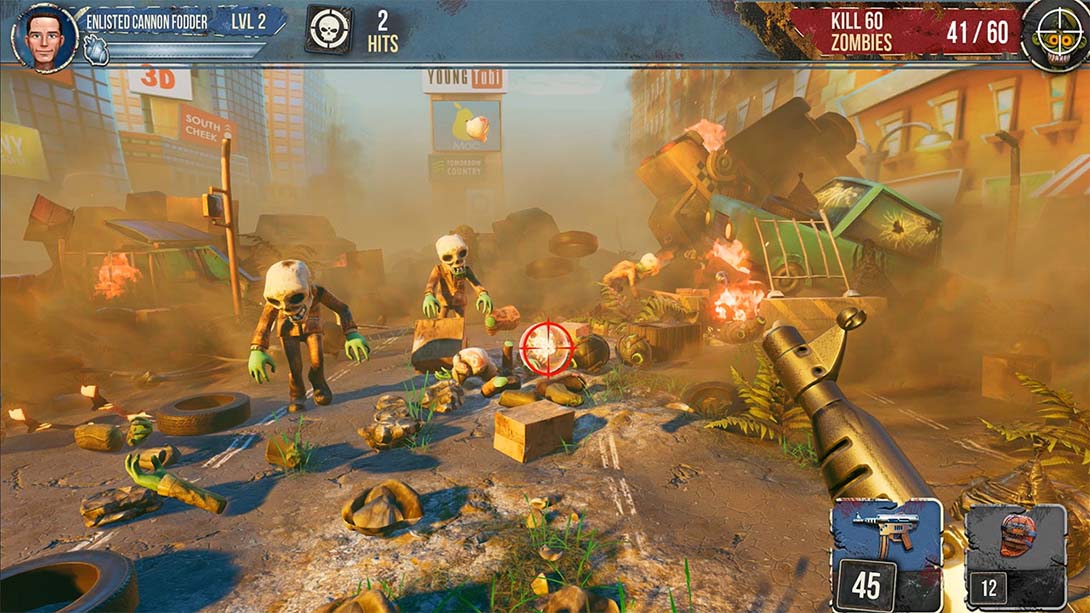
Task: Open the player portrait avatar
Action: click(x=45, y=37)
